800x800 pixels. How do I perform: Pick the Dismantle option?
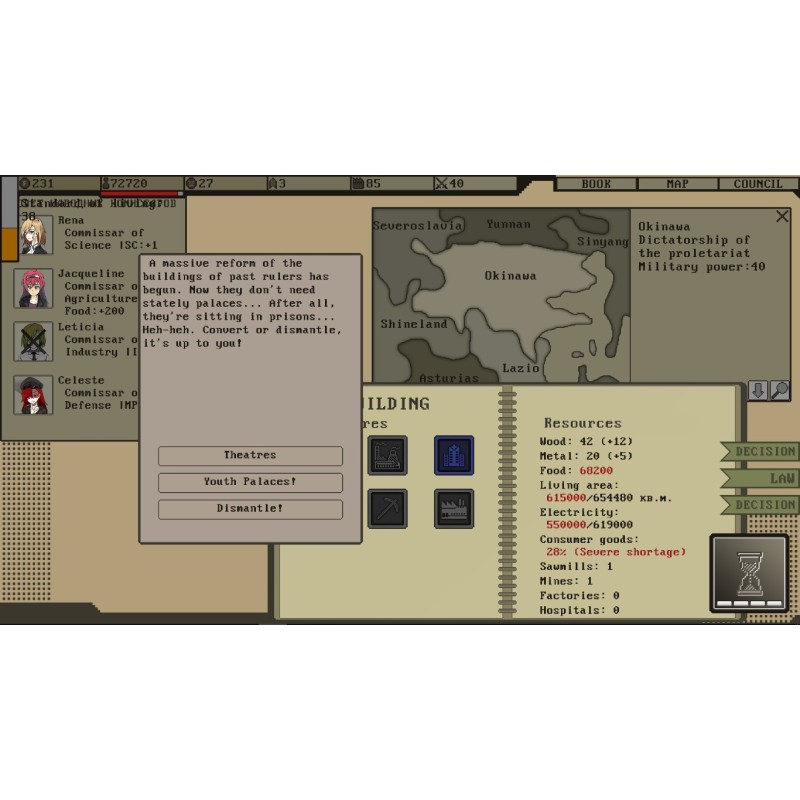250,509
